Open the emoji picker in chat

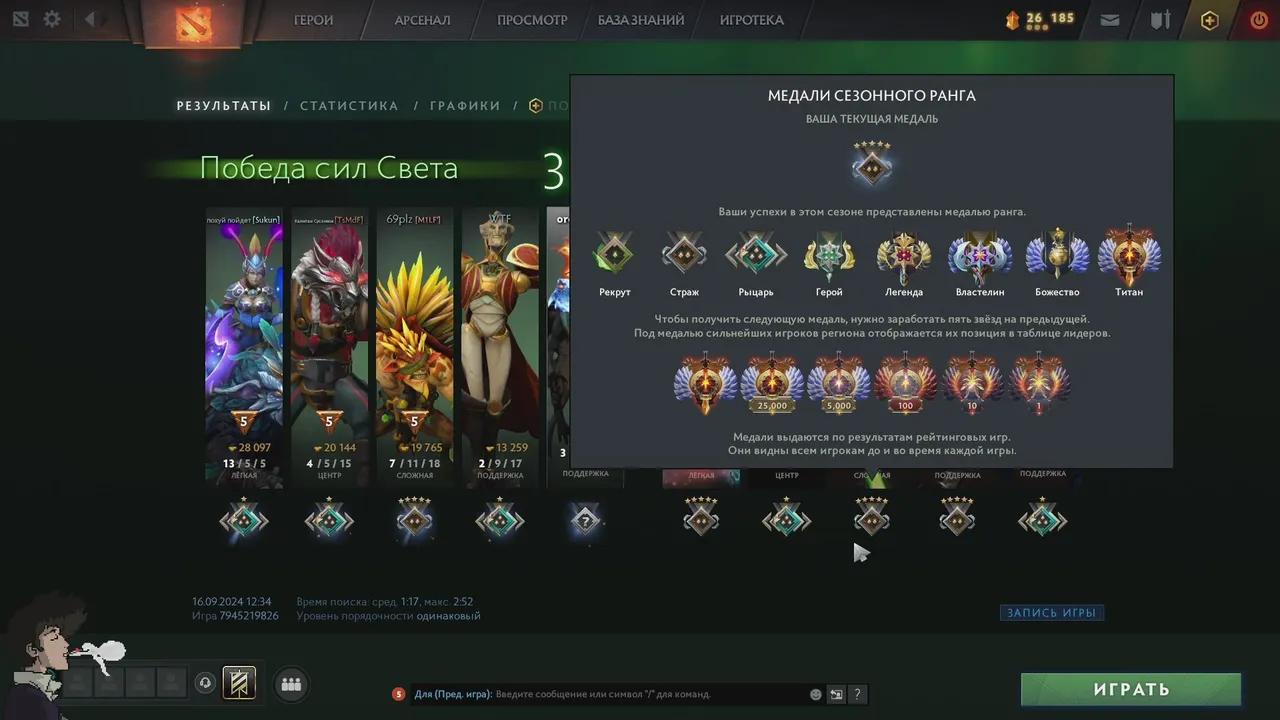(x=815, y=694)
